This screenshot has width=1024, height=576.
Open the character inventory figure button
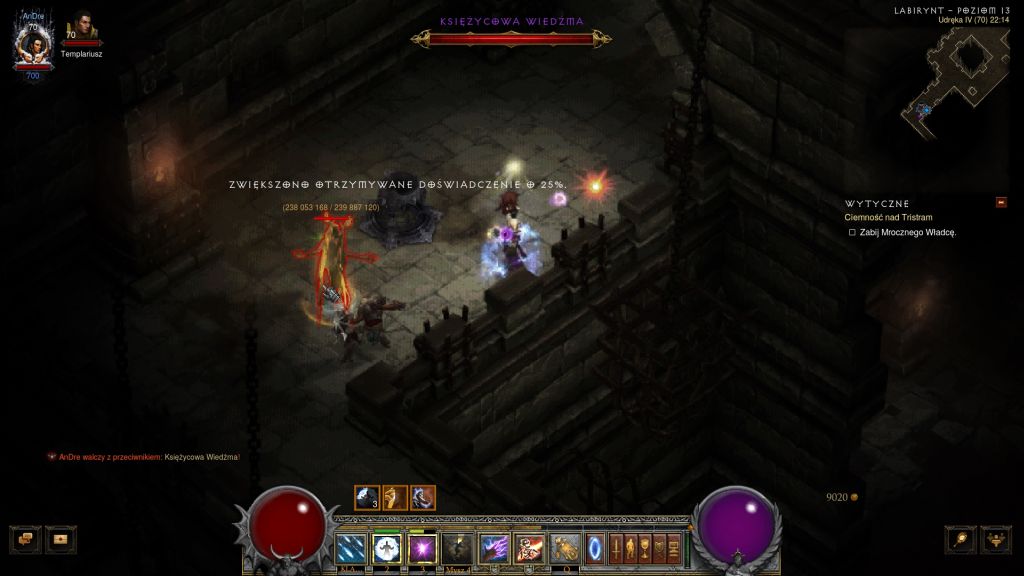631,548
